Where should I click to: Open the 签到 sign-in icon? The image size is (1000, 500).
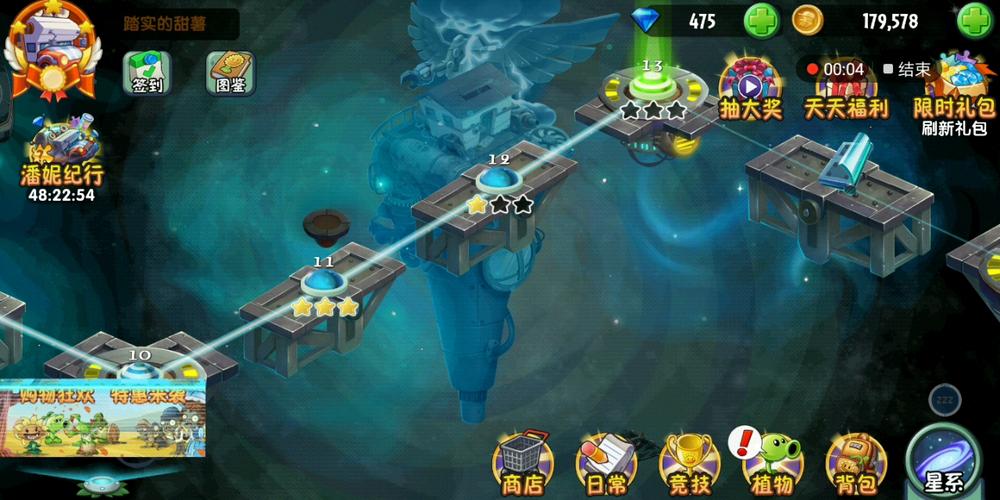click(147, 72)
